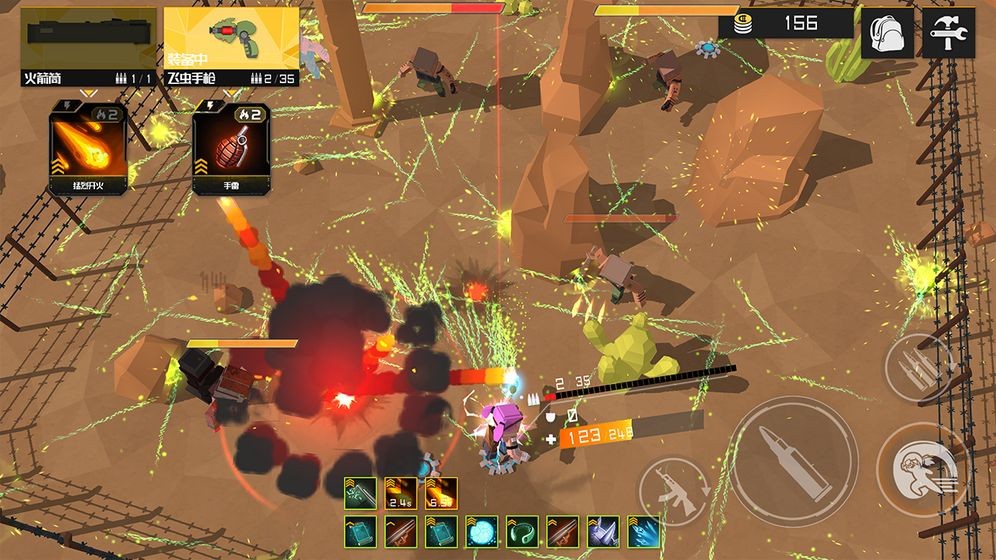Select the purple spike skill icon
996x560 pixels.
point(602,531)
